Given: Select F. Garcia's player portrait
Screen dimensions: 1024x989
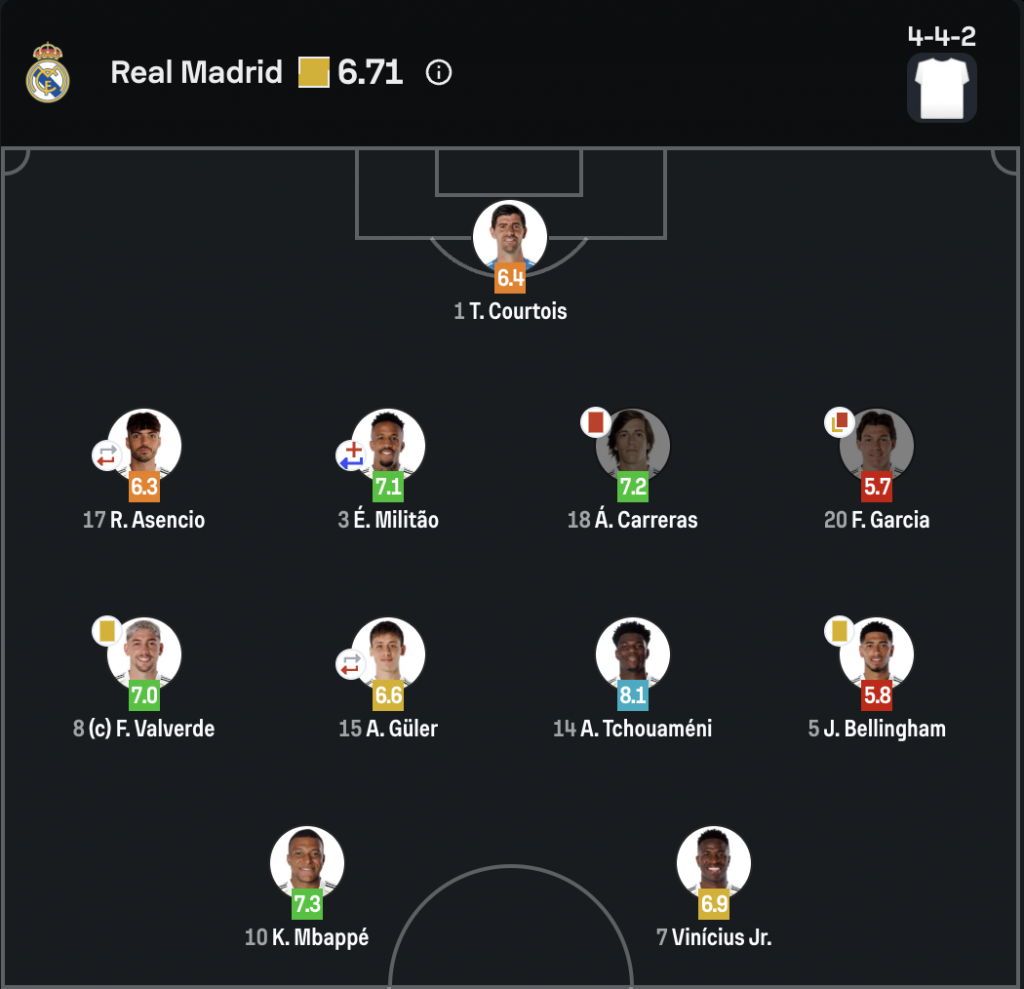Looking at the screenshot, I should point(877,445).
